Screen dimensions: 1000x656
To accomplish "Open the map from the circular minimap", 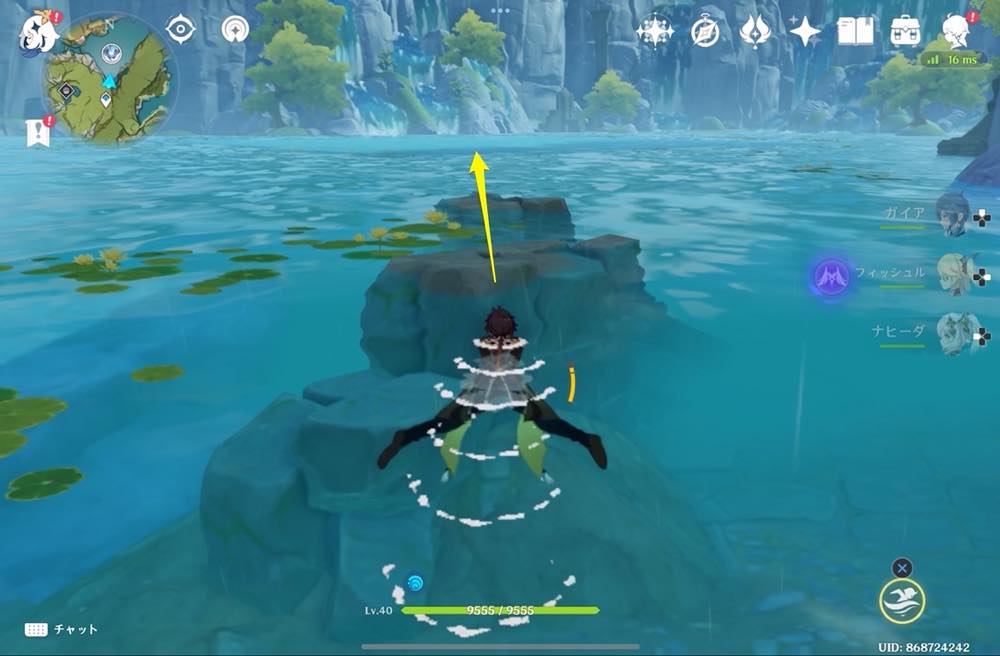I will (109, 81).
